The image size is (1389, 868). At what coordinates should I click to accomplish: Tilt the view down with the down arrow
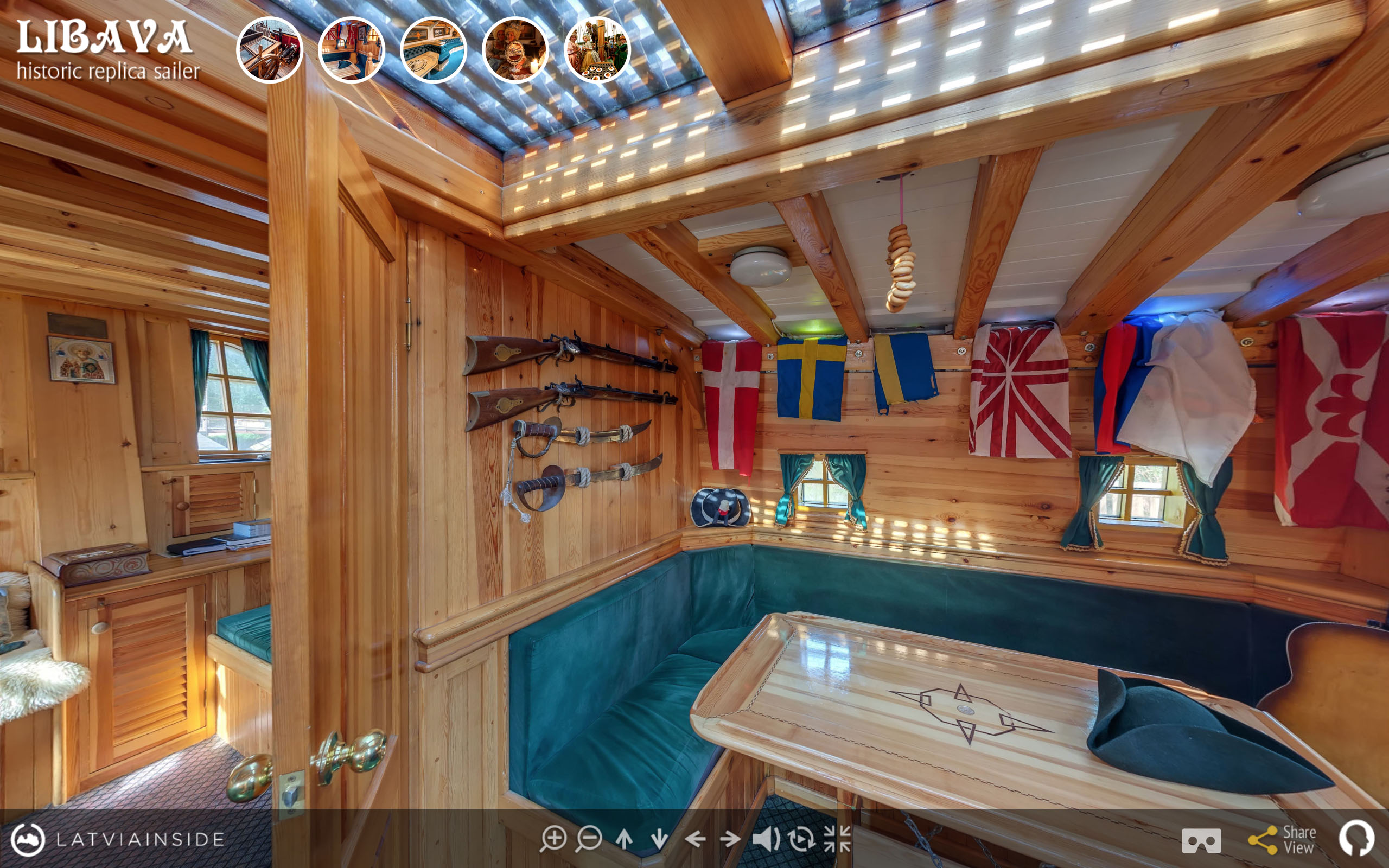pos(659,839)
